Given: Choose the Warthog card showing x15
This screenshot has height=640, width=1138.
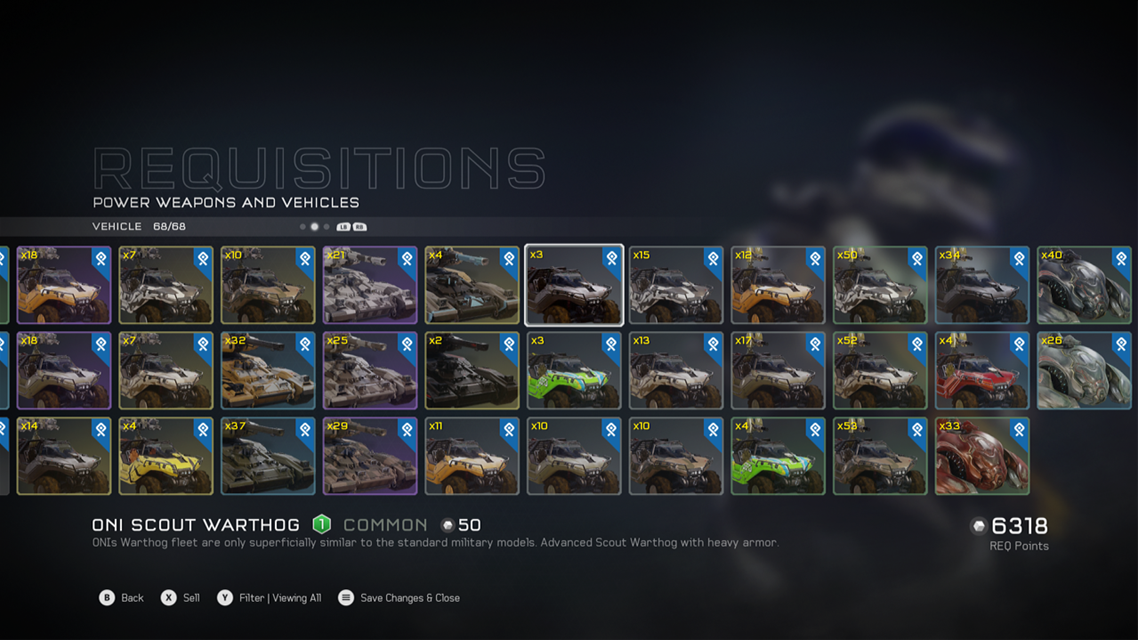Looking at the screenshot, I should pos(676,286).
